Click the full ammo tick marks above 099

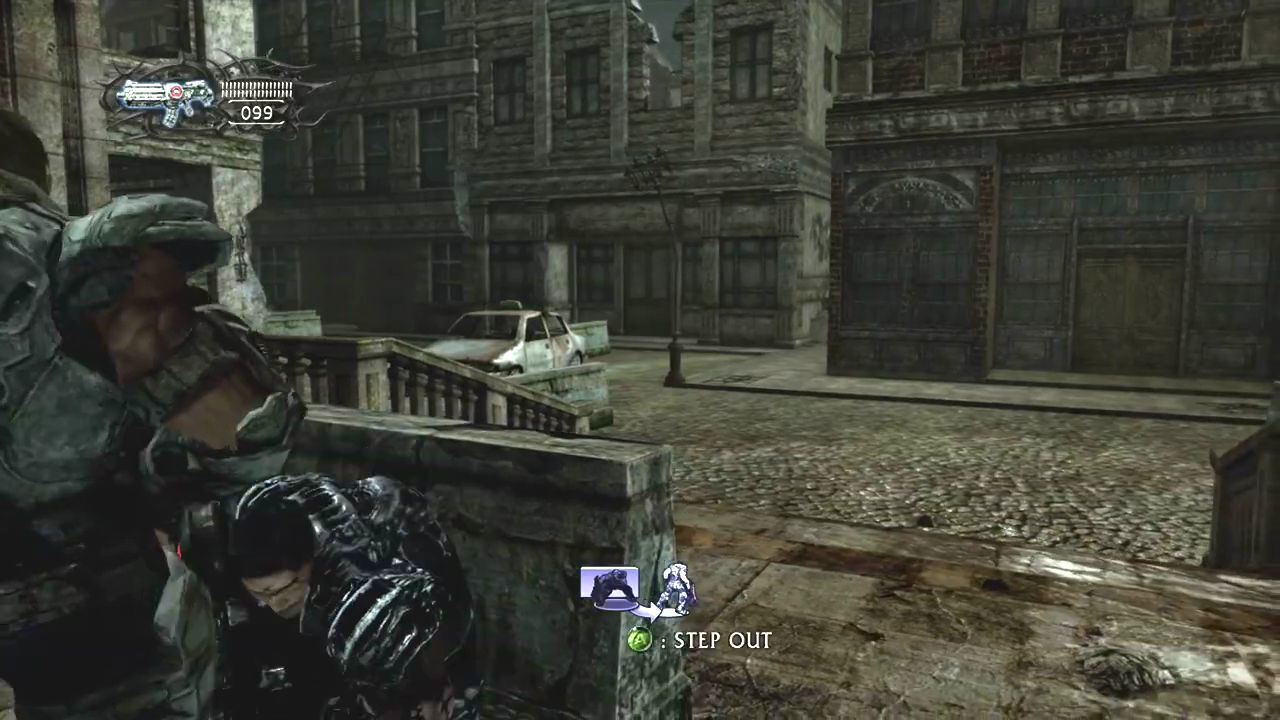[x=258, y=89]
